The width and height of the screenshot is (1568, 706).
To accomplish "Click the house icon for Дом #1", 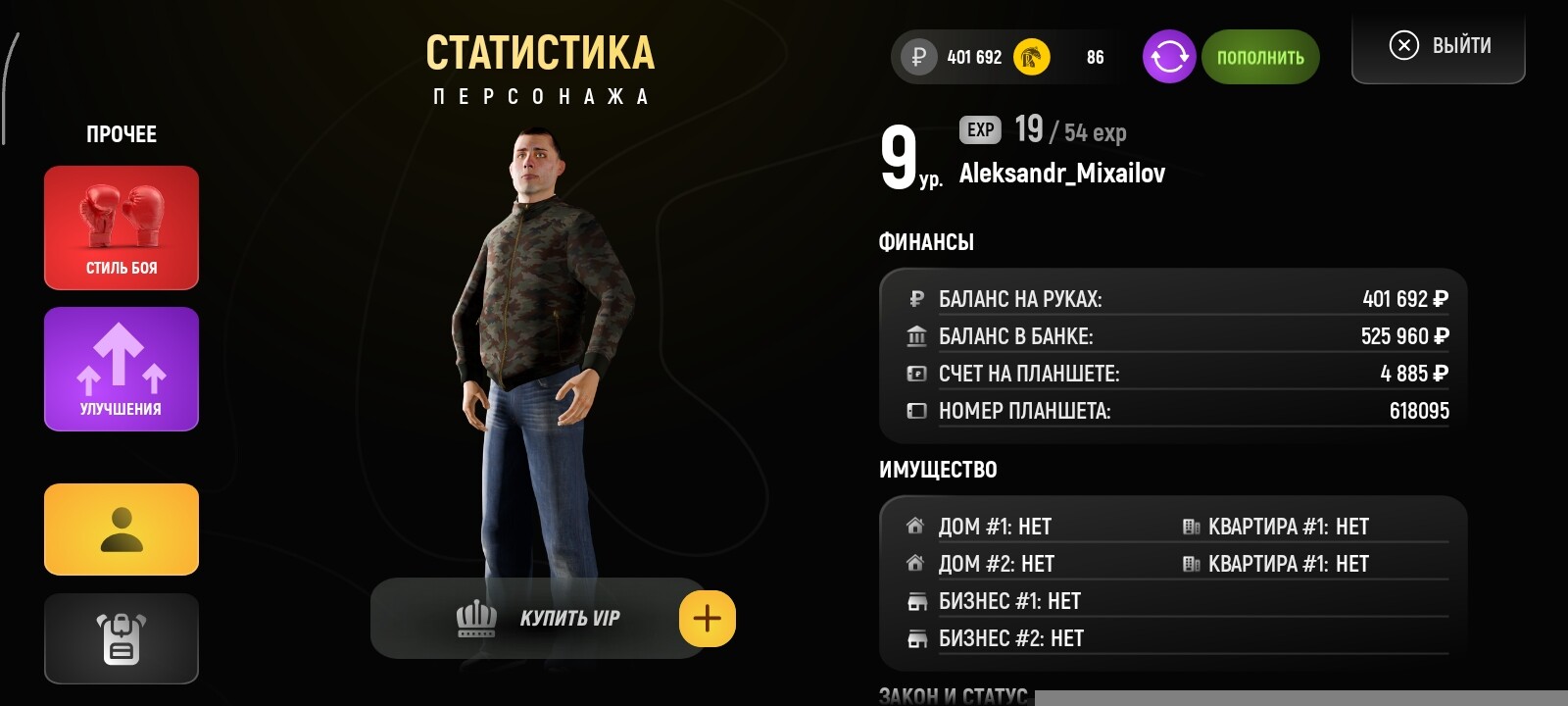I will pos(914,526).
